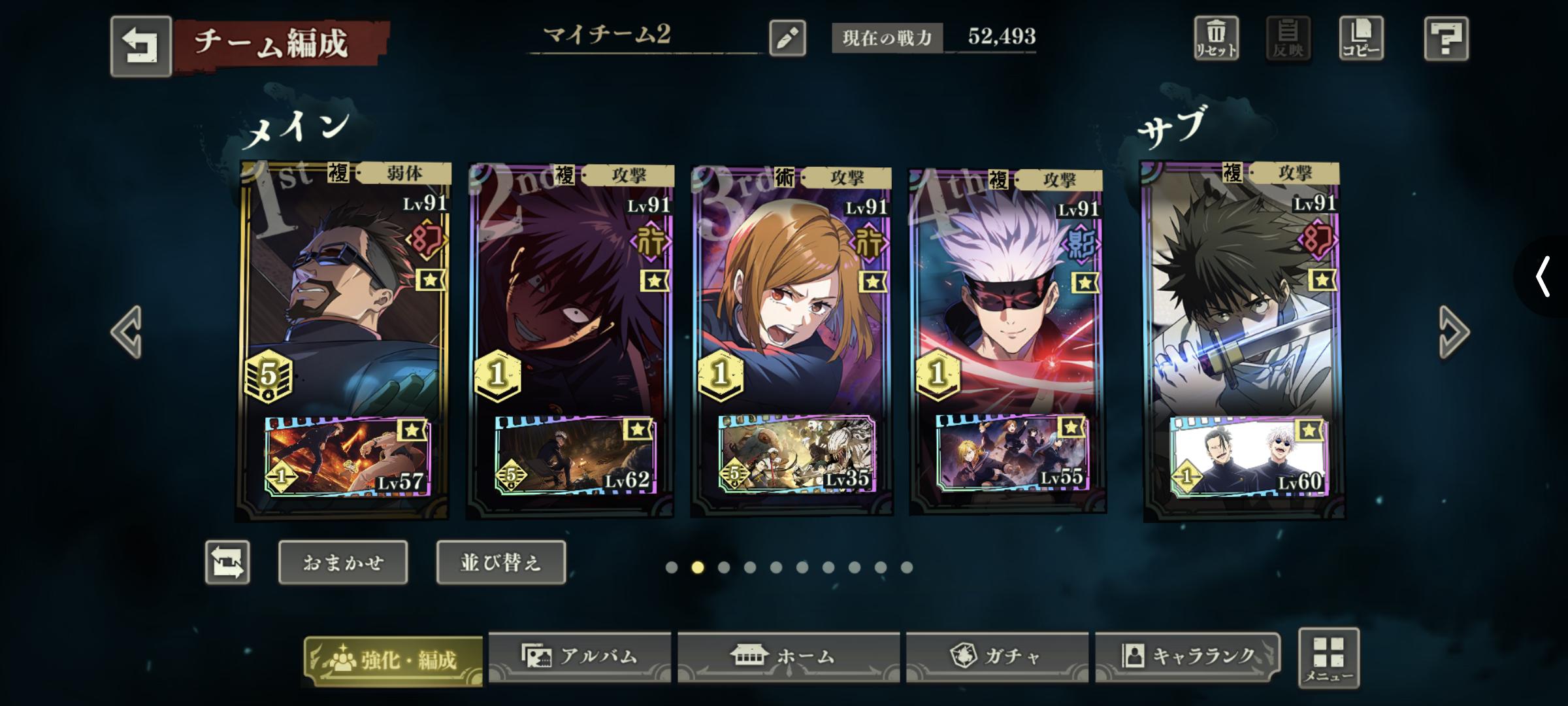This screenshot has width=1568, height=706.
Task: Go to ガチャ from the bottom bar
Action: click(996, 656)
